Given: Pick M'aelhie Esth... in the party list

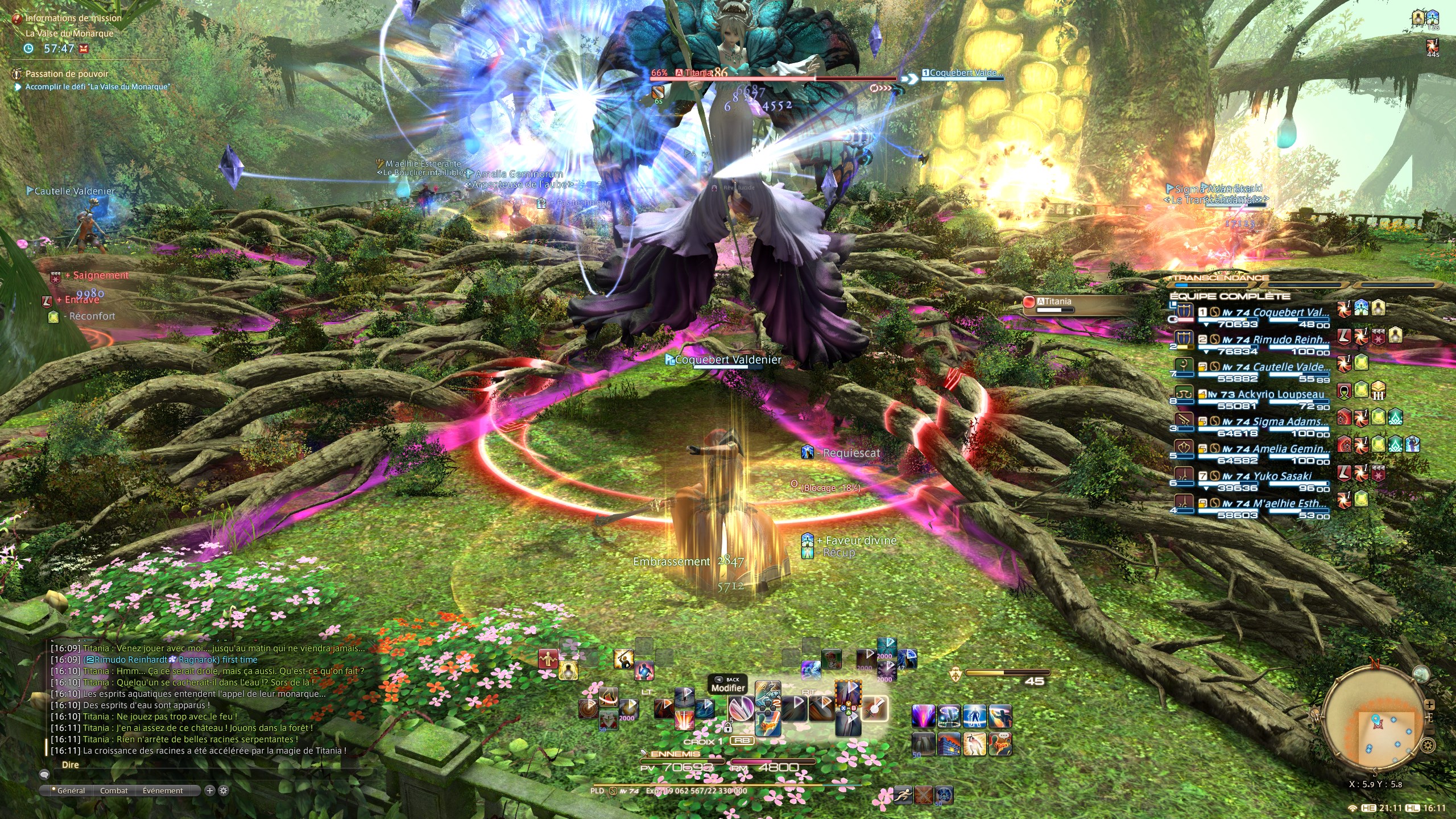Looking at the screenshot, I should [1290, 504].
